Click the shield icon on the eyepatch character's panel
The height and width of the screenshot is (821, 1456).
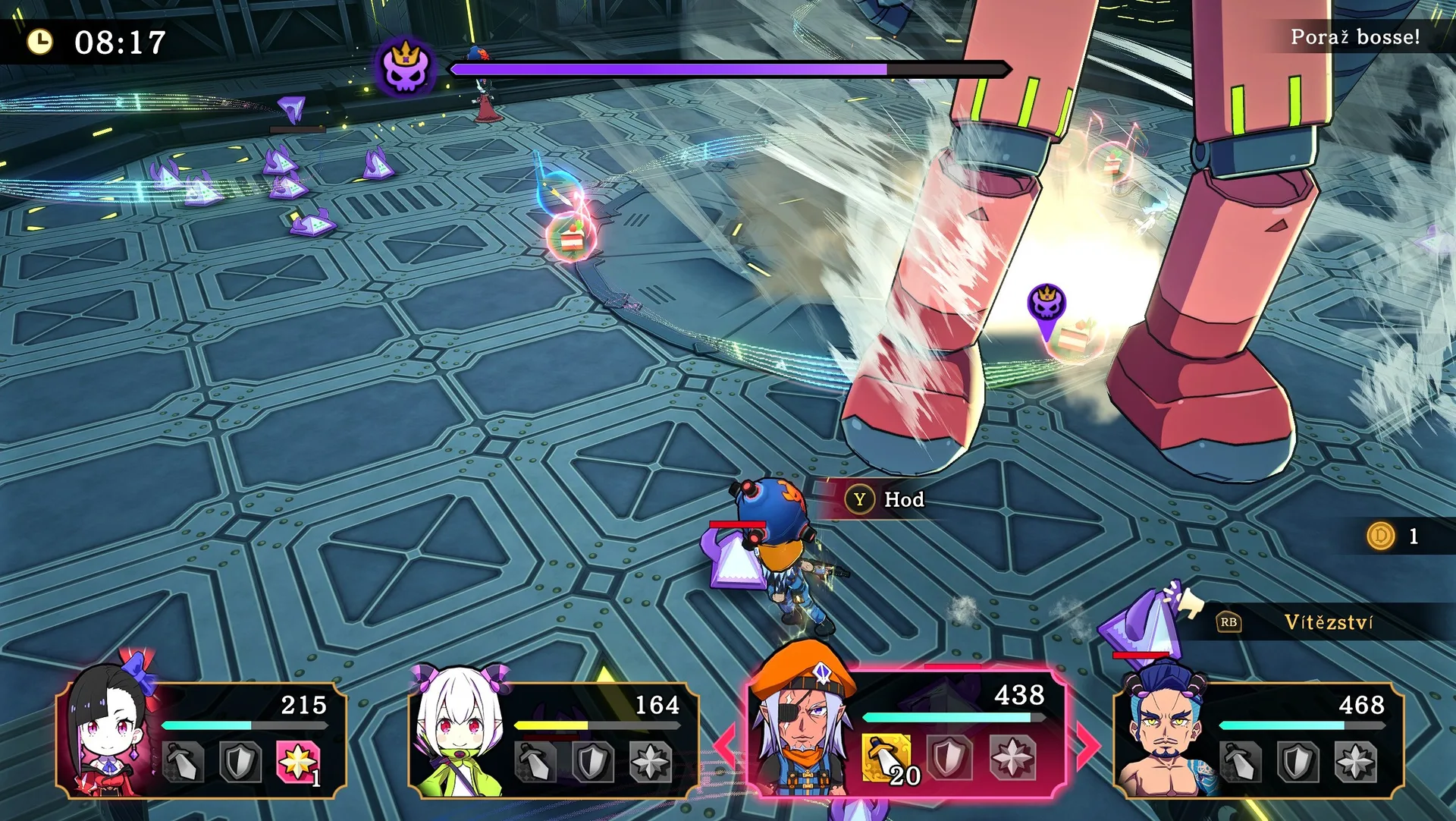[949, 757]
